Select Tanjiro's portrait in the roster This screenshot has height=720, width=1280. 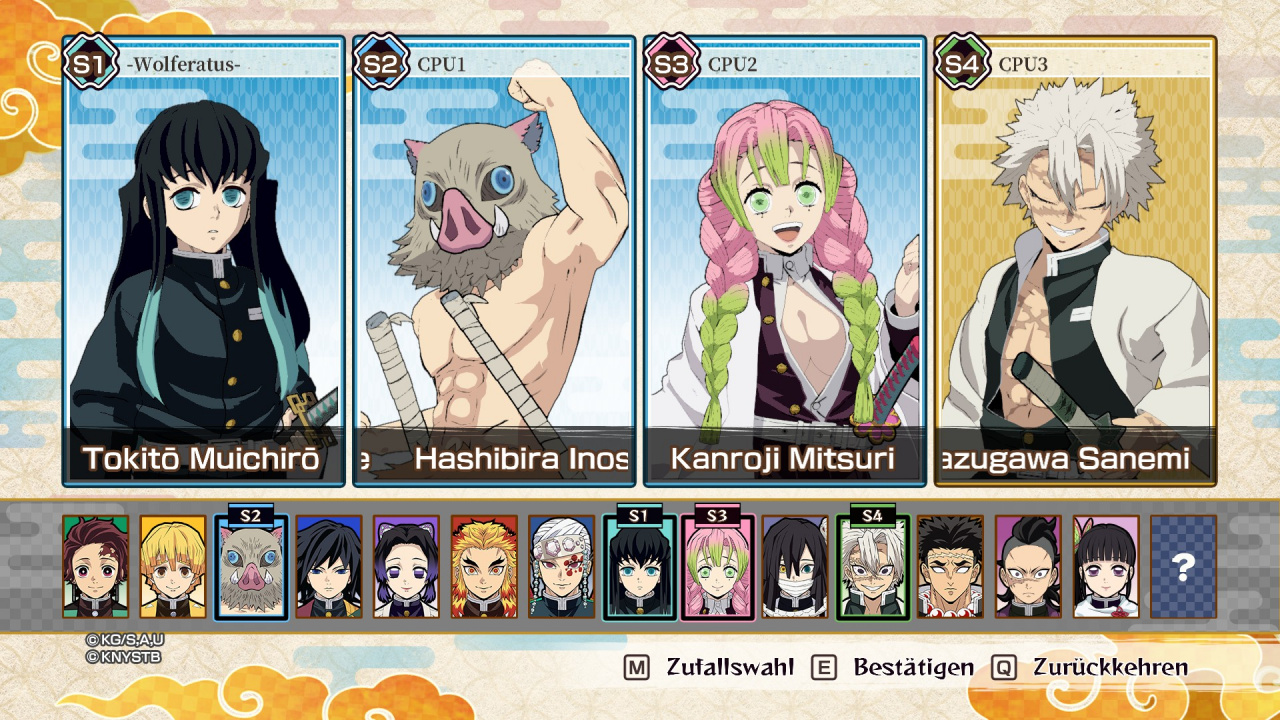coord(96,567)
